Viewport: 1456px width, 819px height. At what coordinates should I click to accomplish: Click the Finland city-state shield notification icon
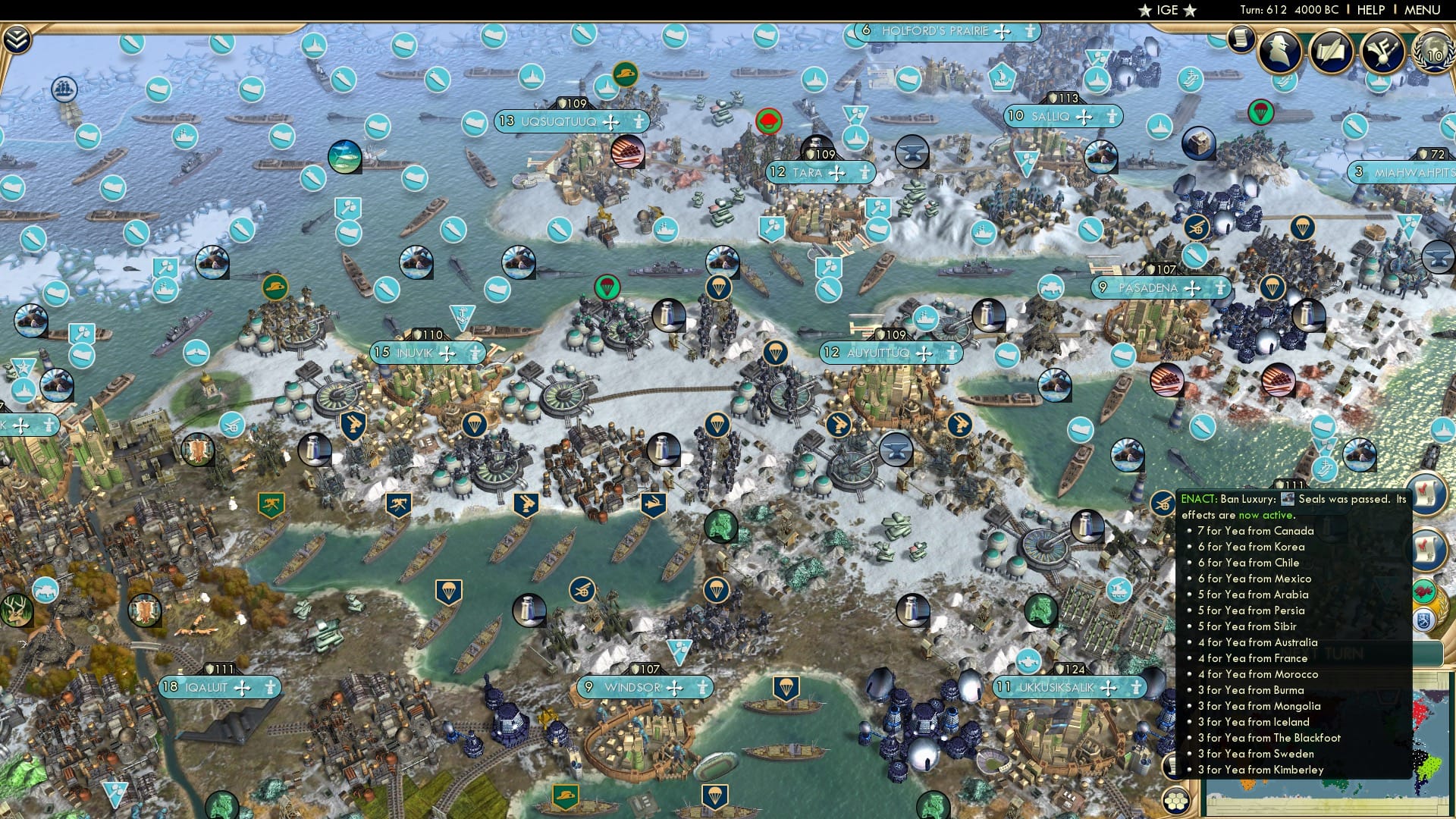[1423, 619]
